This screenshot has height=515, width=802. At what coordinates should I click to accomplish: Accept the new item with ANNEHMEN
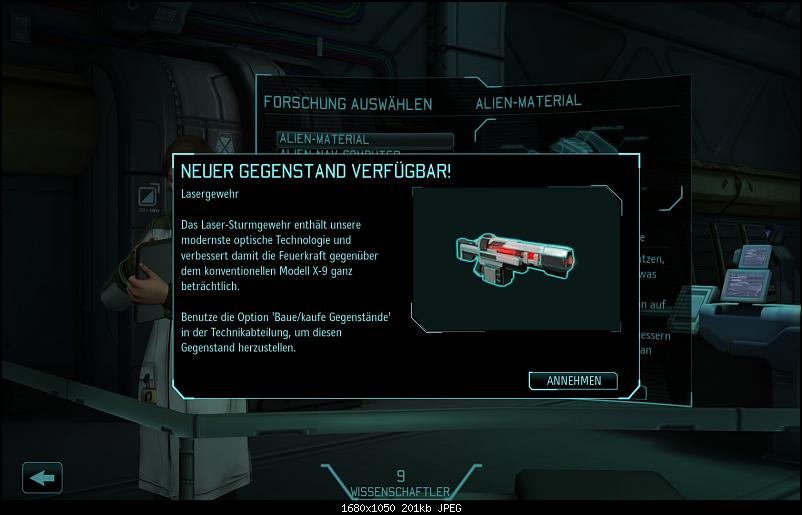pos(573,381)
